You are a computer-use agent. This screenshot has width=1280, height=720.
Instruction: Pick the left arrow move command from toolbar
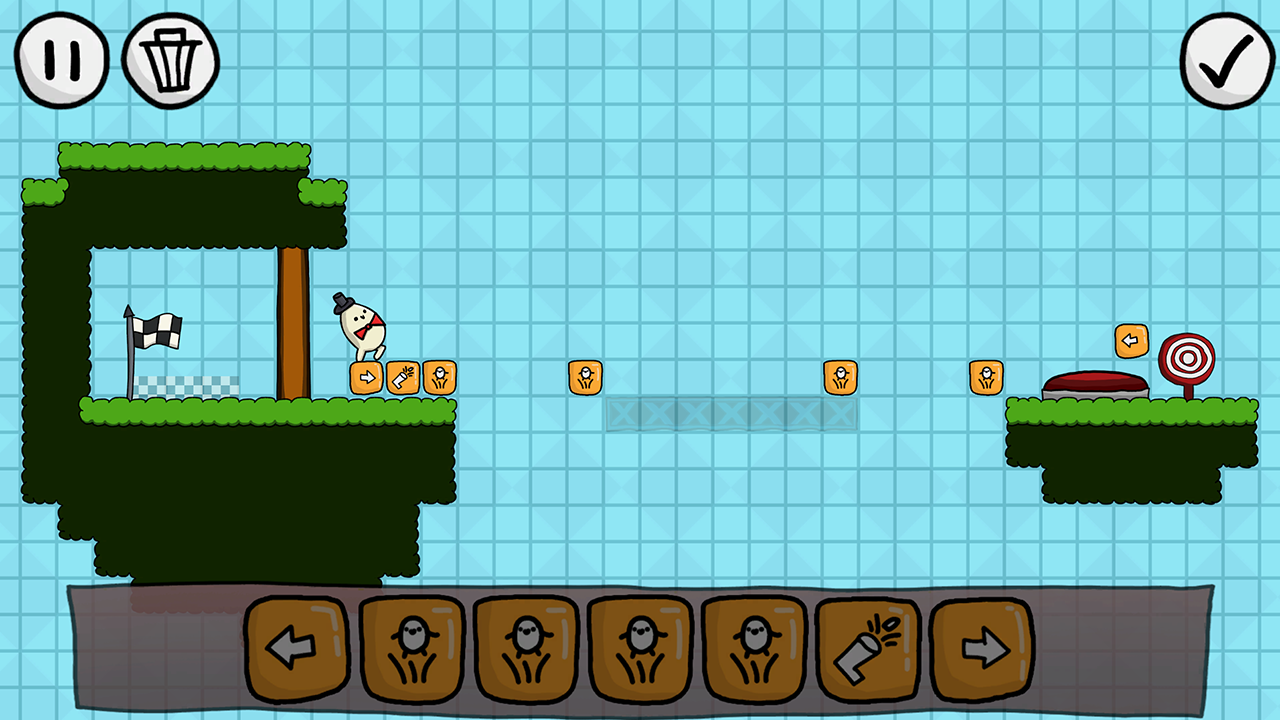point(296,648)
